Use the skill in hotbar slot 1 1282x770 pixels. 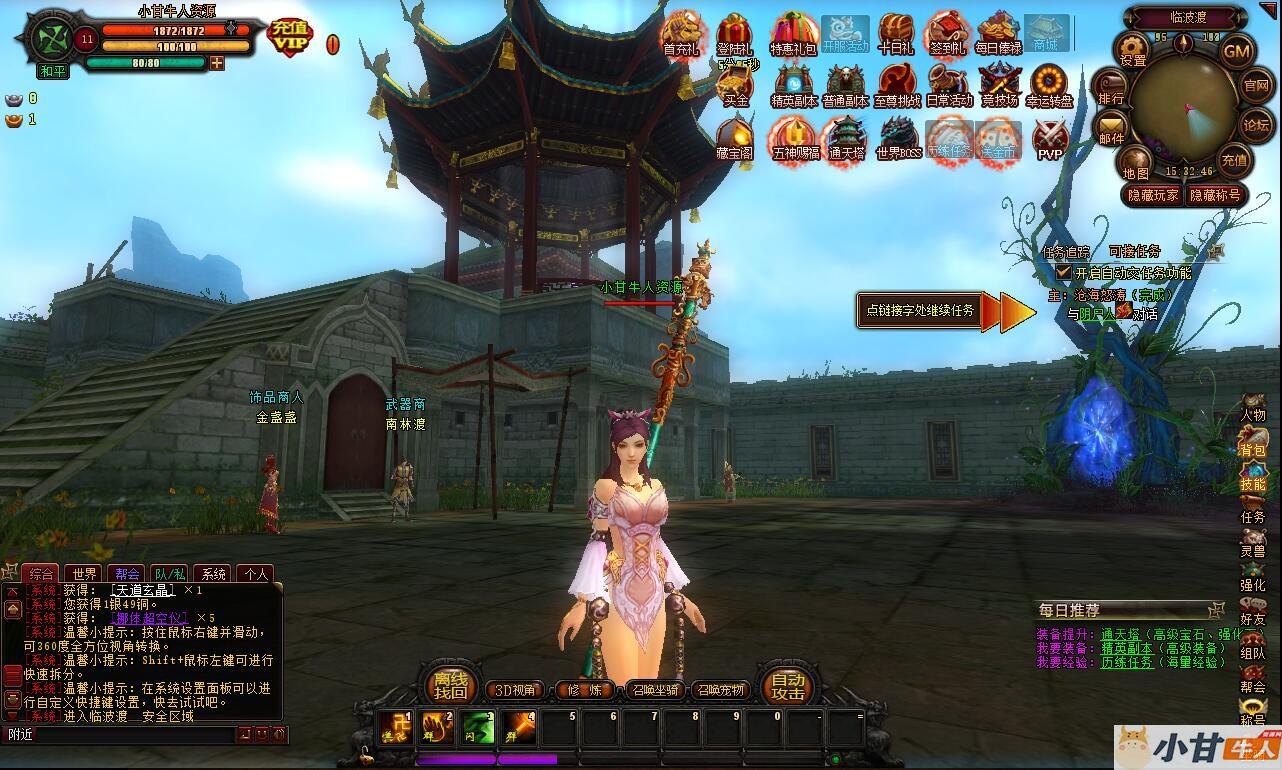click(x=395, y=729)
